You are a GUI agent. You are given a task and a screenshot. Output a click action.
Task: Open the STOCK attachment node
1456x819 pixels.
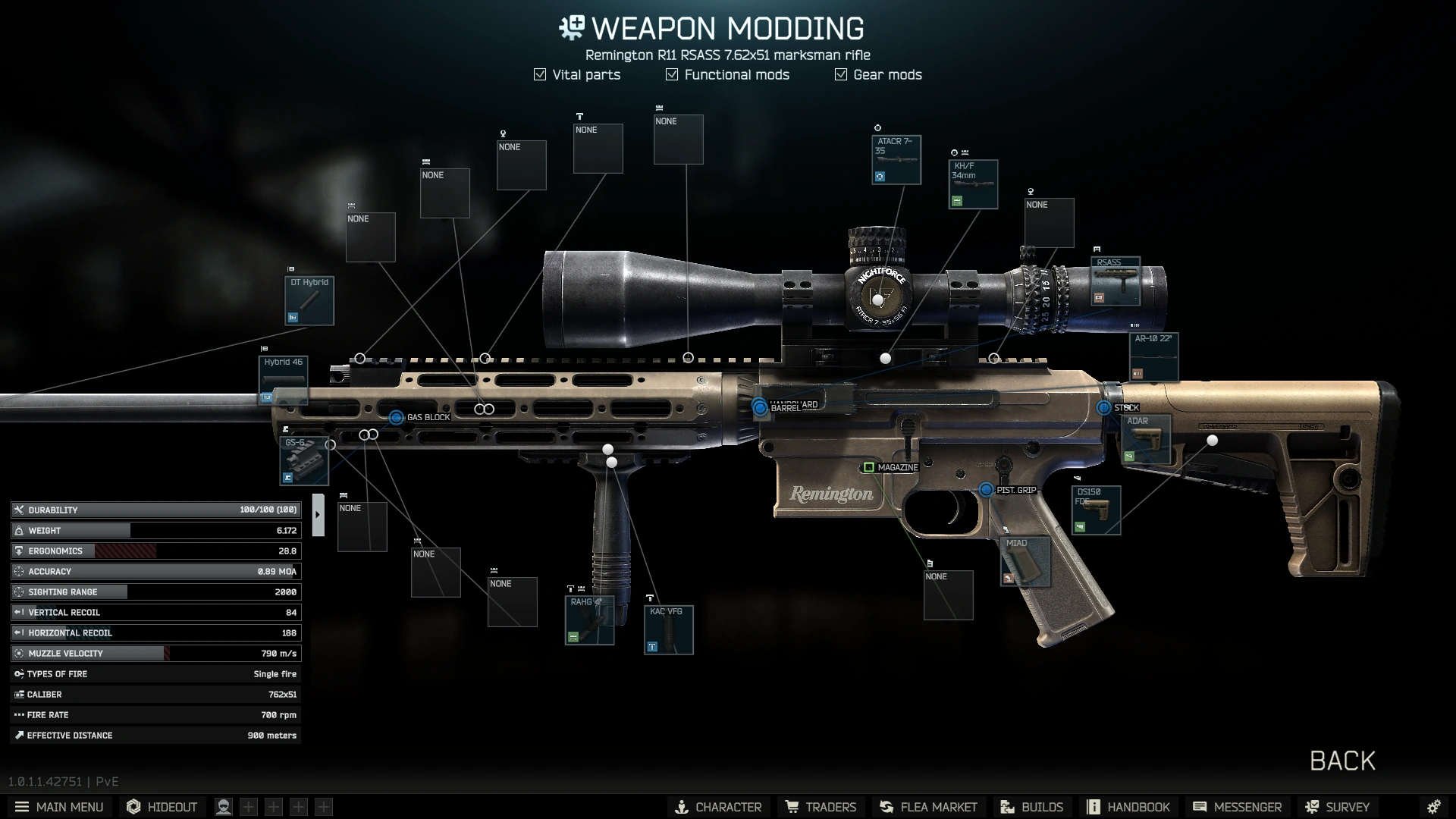(x=1106, y=407)
